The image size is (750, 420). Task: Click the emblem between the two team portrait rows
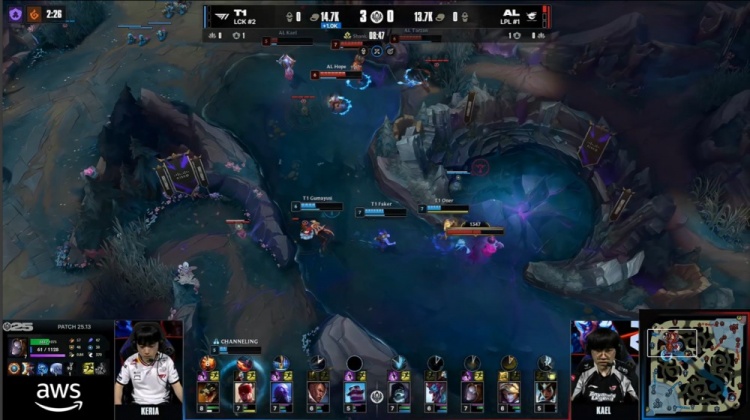pyautogui.click(x=377, y=396)
